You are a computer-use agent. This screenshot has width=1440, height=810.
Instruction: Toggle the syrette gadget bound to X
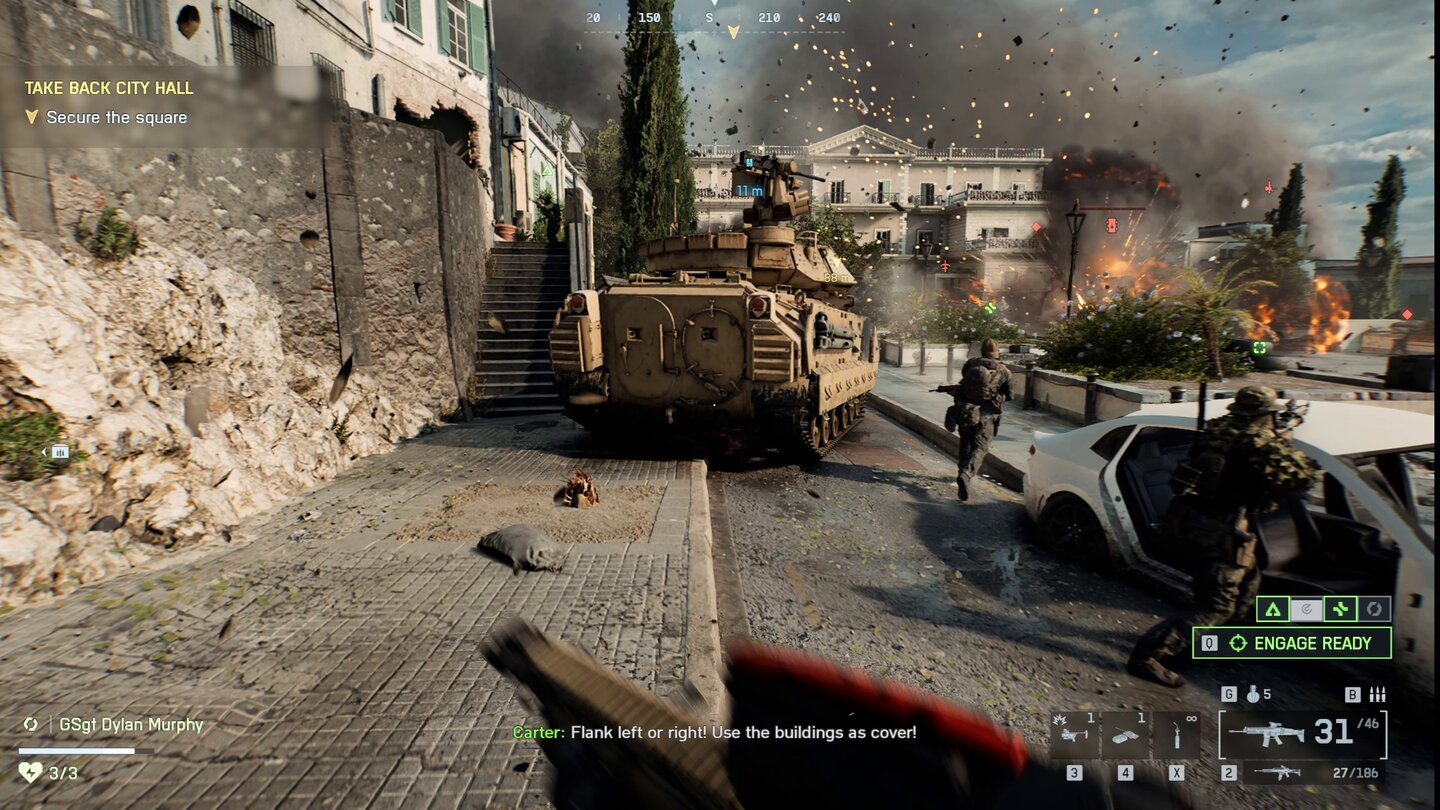pos(1177,733)
